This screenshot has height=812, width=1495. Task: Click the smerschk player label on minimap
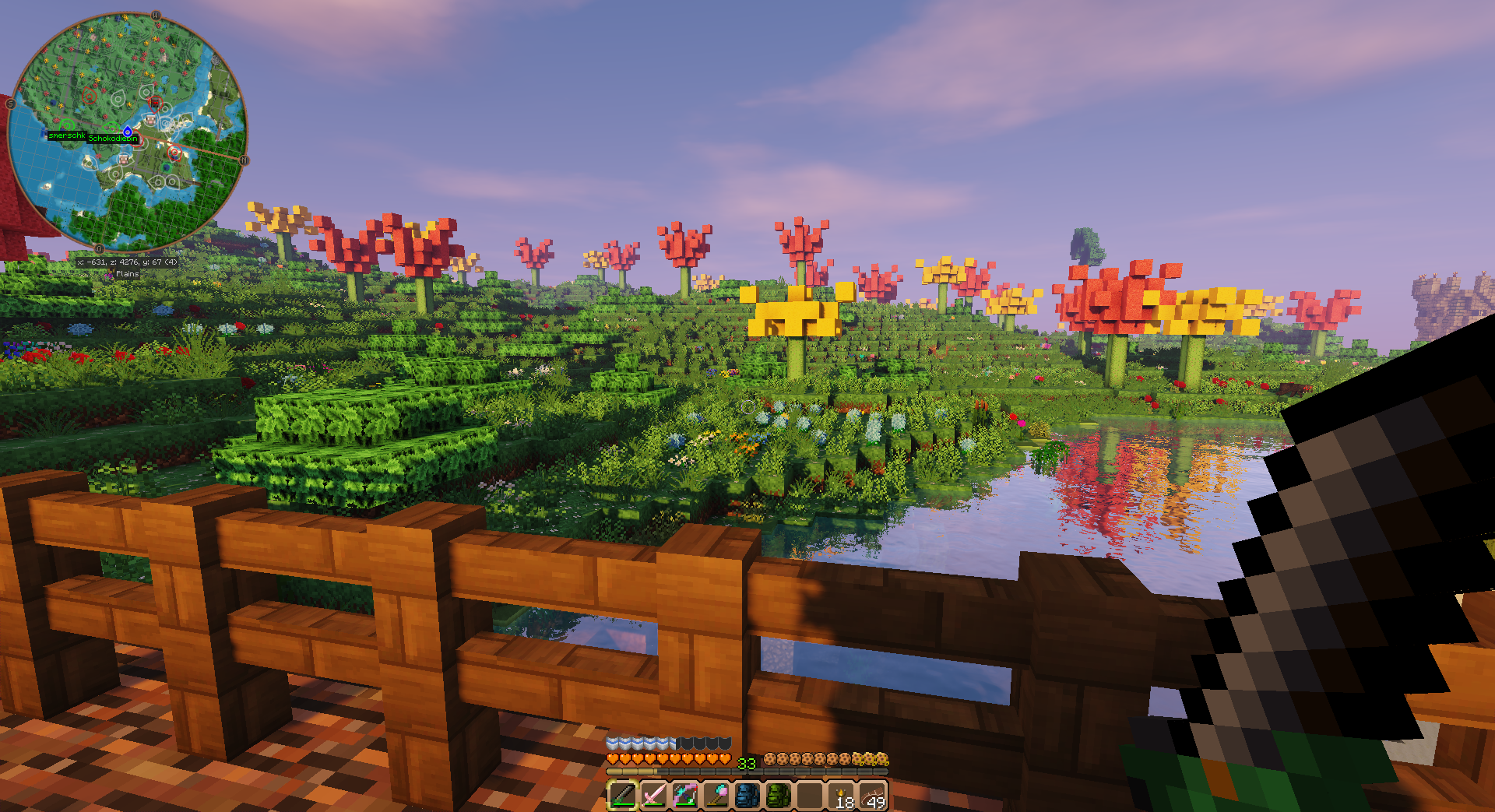pos(67,135)
